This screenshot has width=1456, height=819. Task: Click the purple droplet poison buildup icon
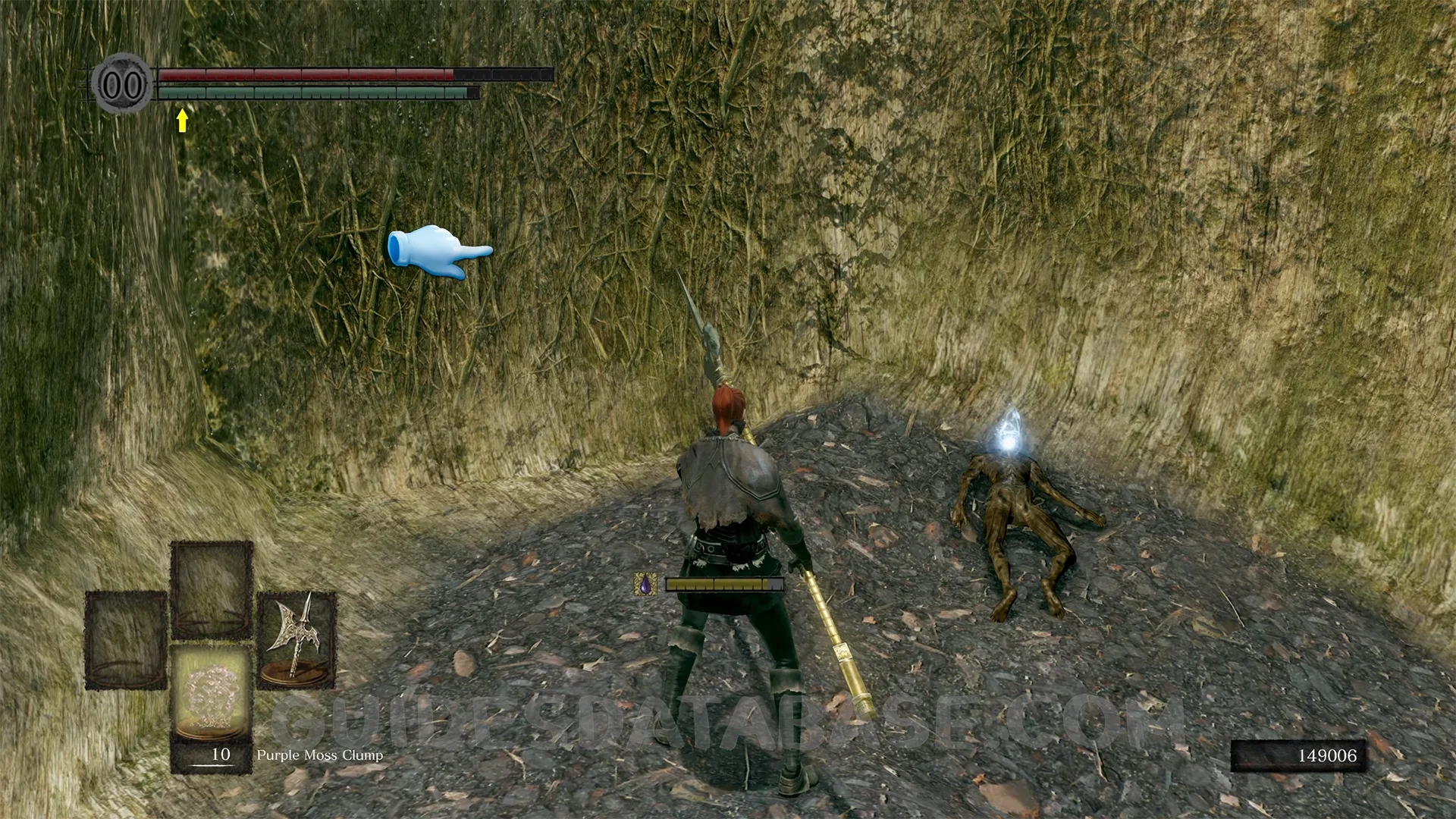pos(645,584)
